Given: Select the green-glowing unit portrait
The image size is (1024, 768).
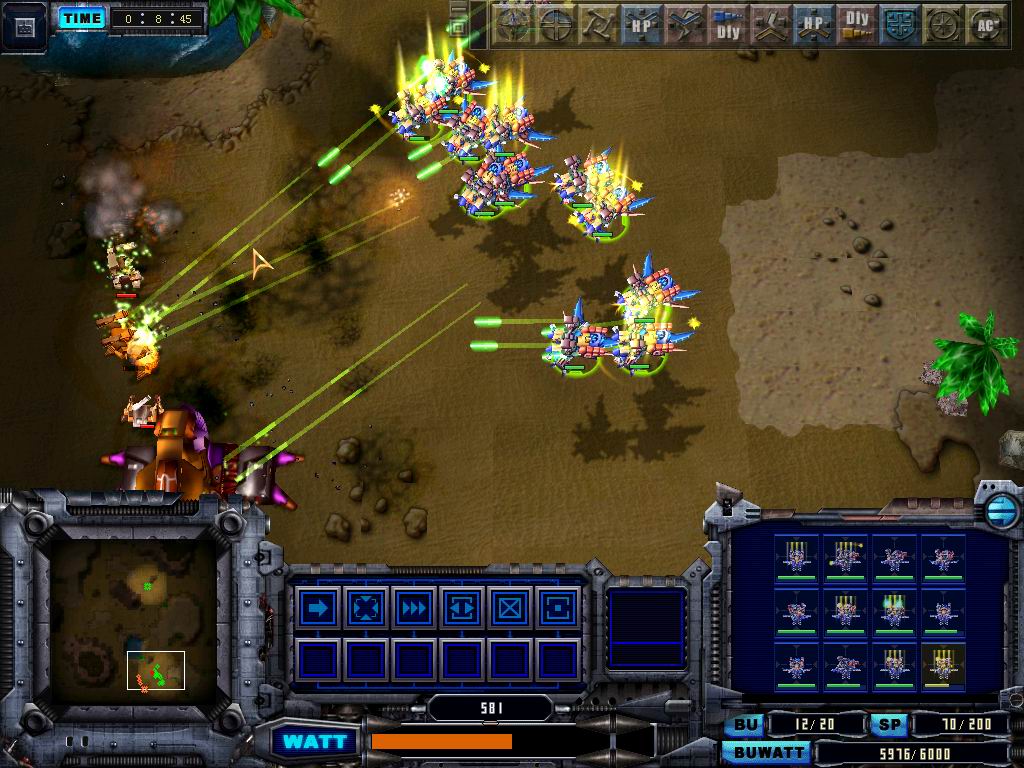Looking at the screenshot, I should tap(893, 610).
